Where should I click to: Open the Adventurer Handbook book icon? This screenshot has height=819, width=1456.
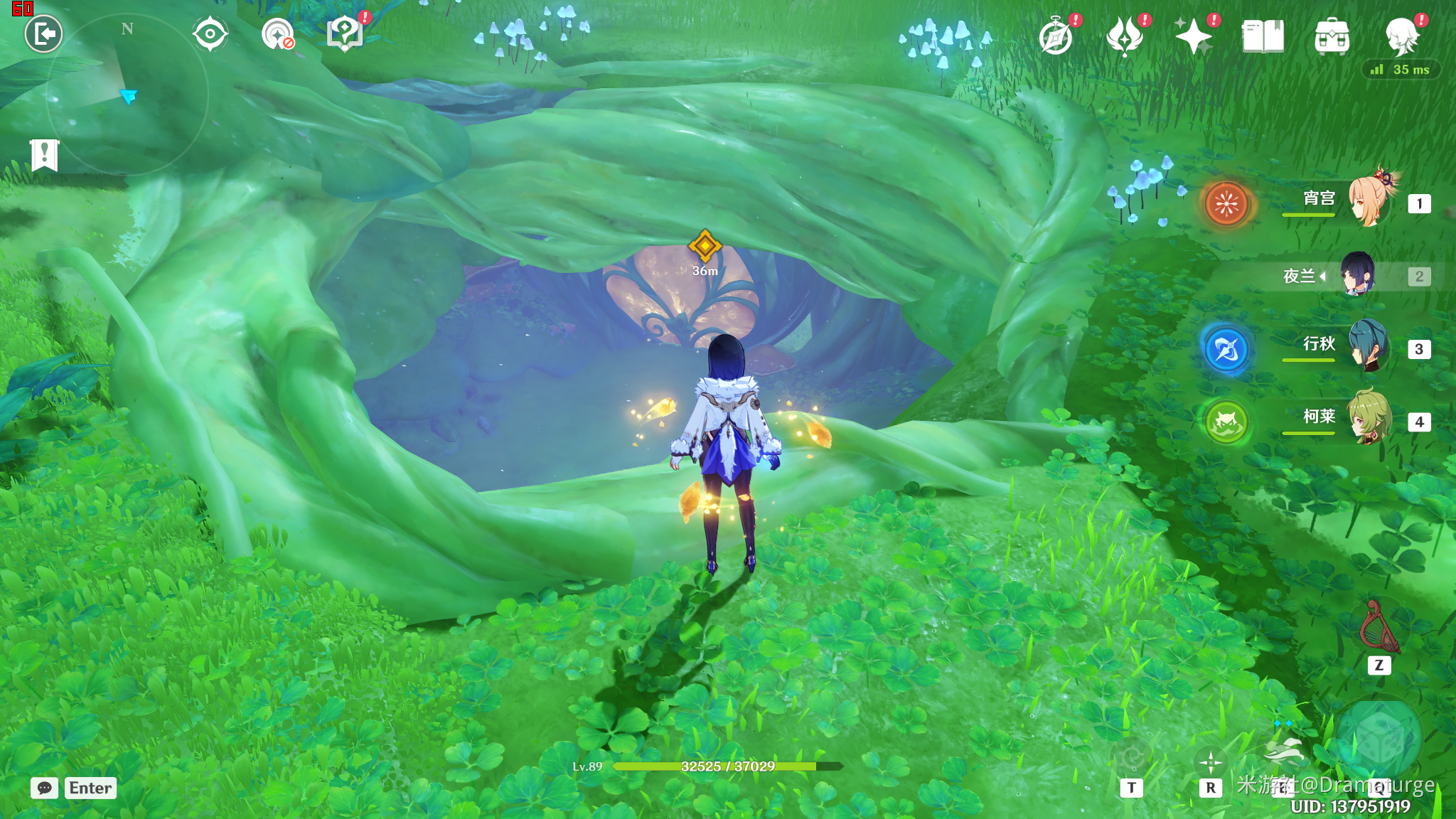click(1263, 37)
